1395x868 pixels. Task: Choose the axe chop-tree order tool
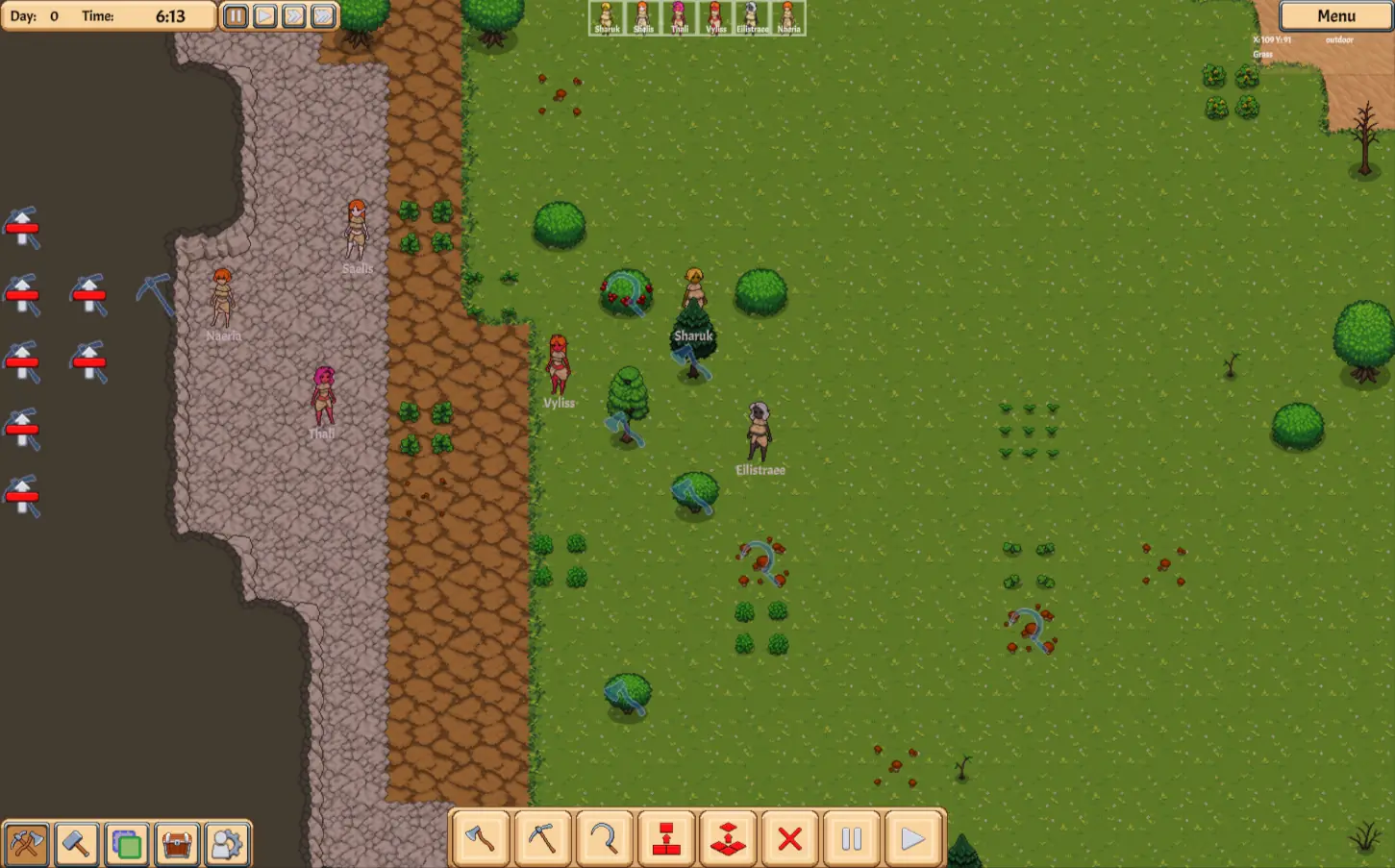coord(481,839)
